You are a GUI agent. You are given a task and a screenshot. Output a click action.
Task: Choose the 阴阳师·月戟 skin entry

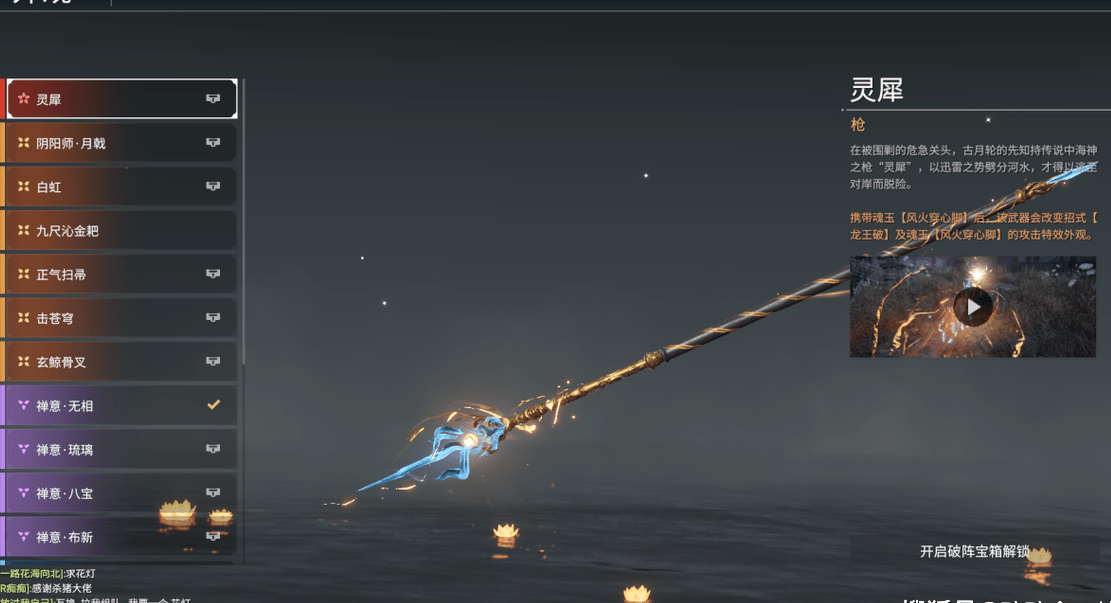tap(120, 143)
